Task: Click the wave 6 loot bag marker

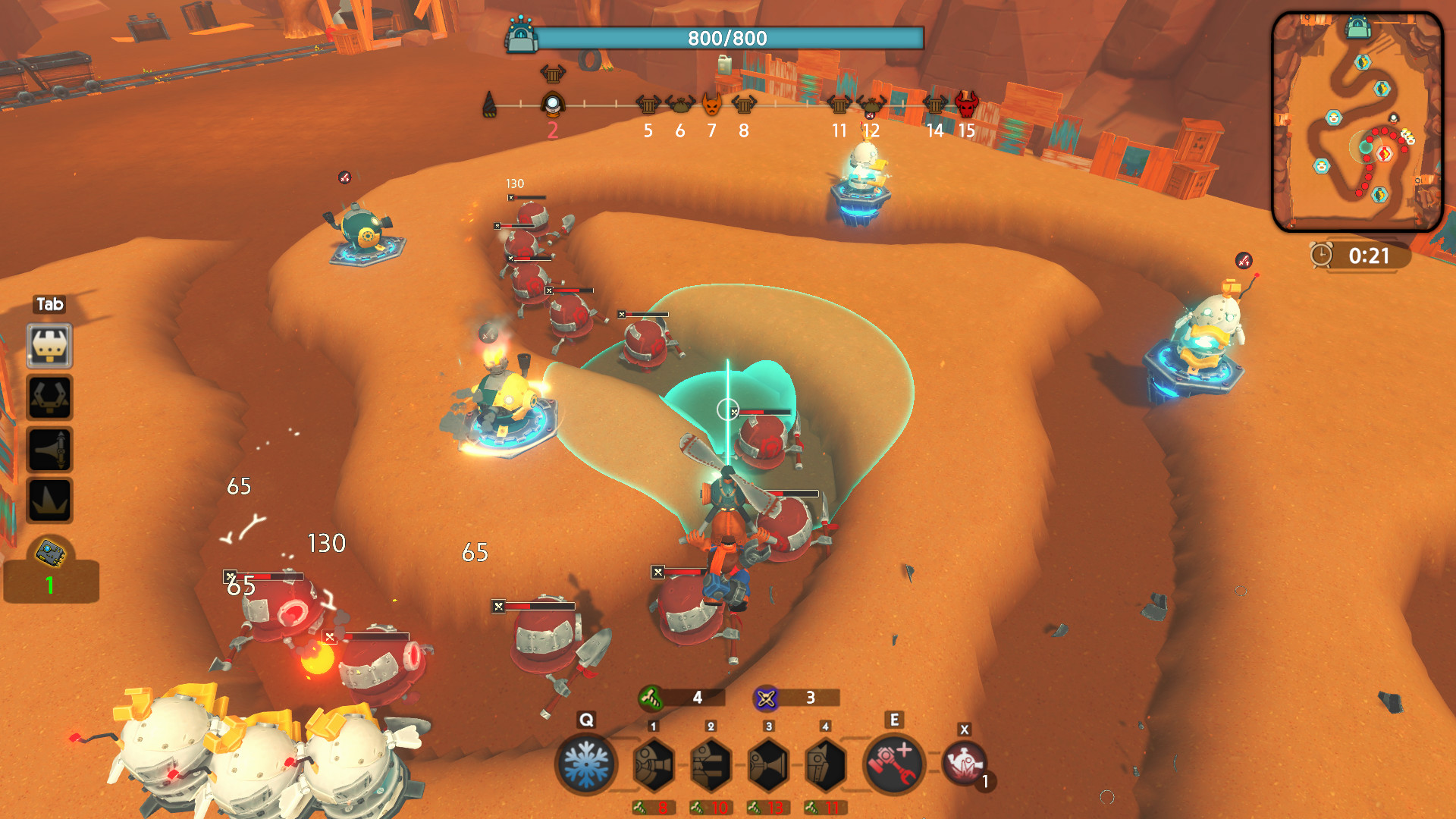Action: click(679, 104)
